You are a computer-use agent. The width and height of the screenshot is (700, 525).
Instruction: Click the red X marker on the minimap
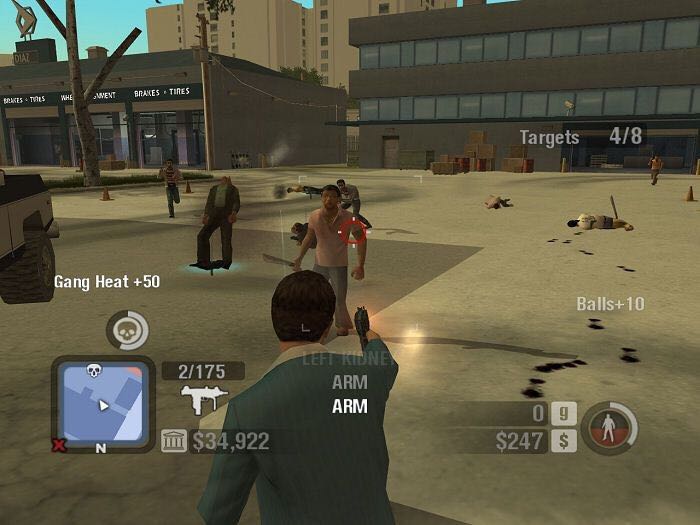coord(59,445)
